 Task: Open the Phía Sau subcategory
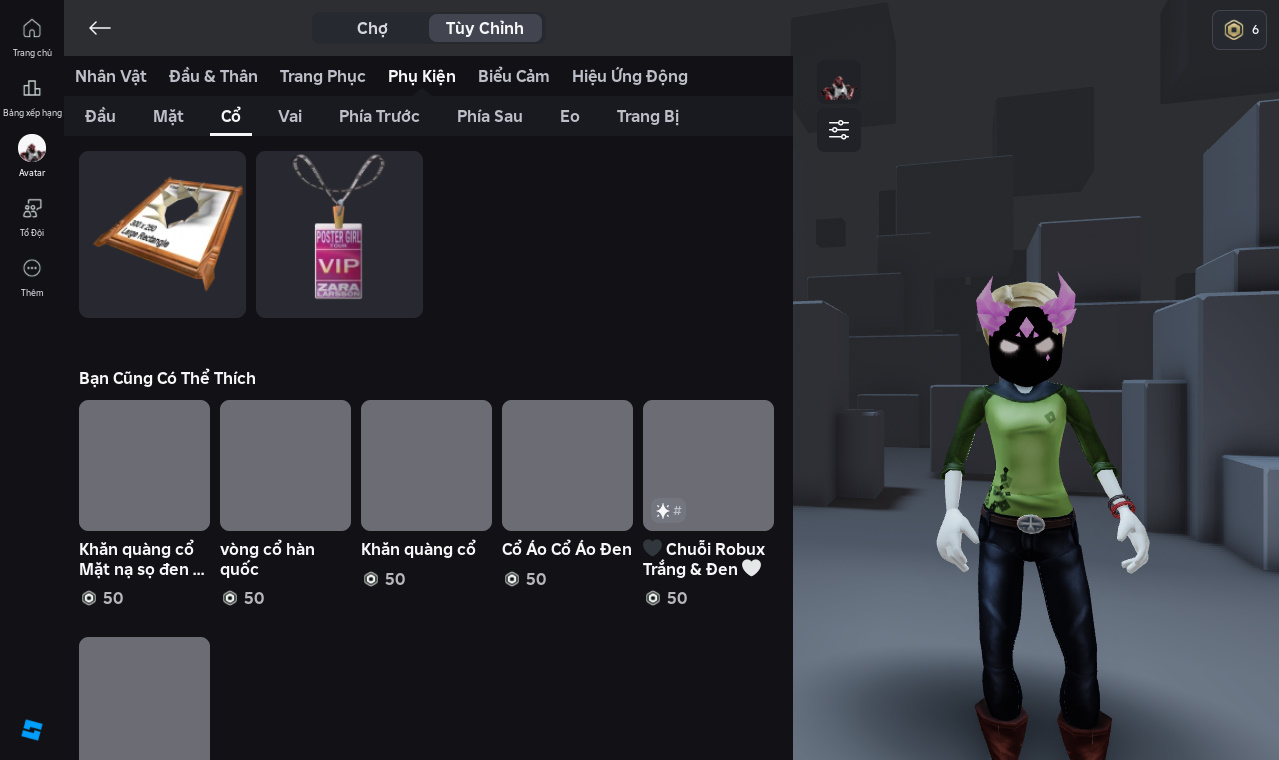pyautogui.click(x=490, y=116)
